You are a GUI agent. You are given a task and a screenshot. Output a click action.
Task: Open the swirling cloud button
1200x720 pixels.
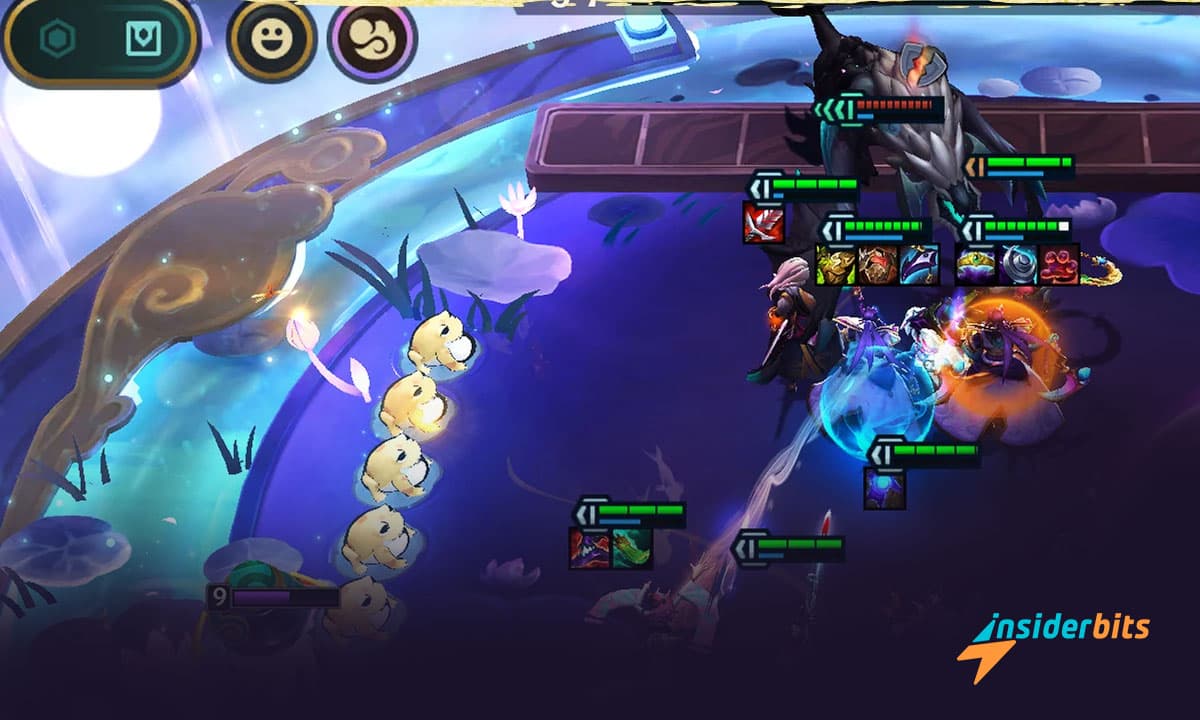point(372,41)
